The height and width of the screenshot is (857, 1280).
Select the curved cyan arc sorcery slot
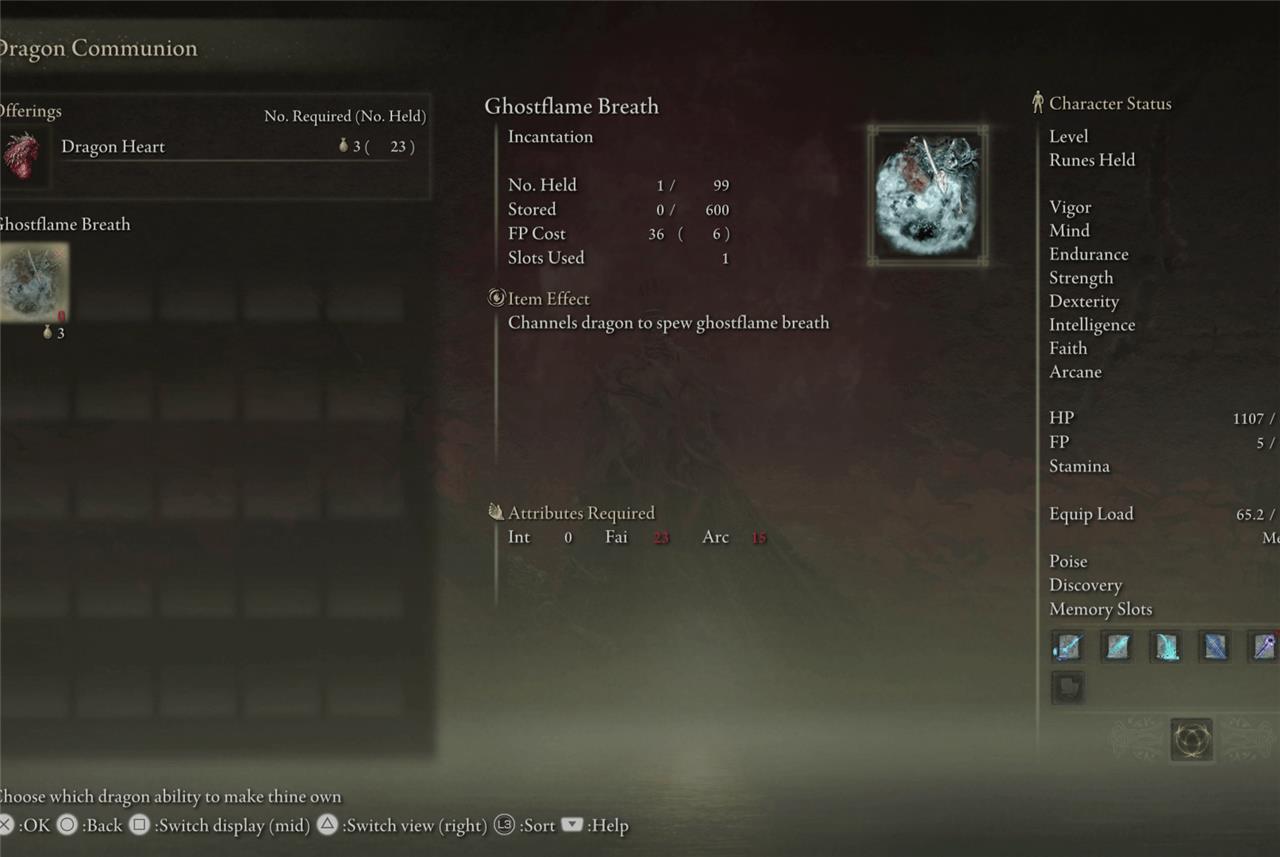(x=1166, y=646)
